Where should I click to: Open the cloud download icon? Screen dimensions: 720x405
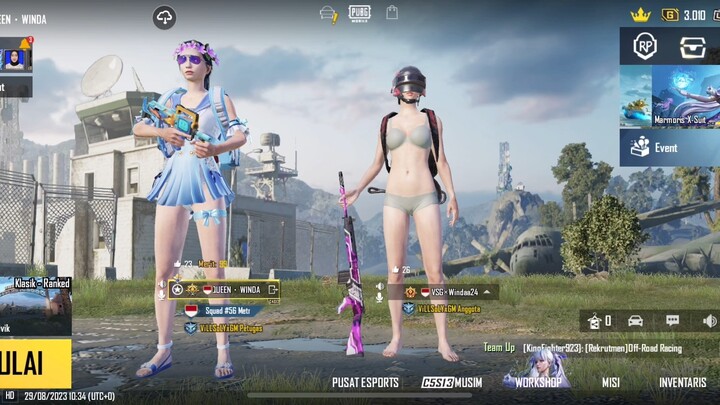coord(164,17)
